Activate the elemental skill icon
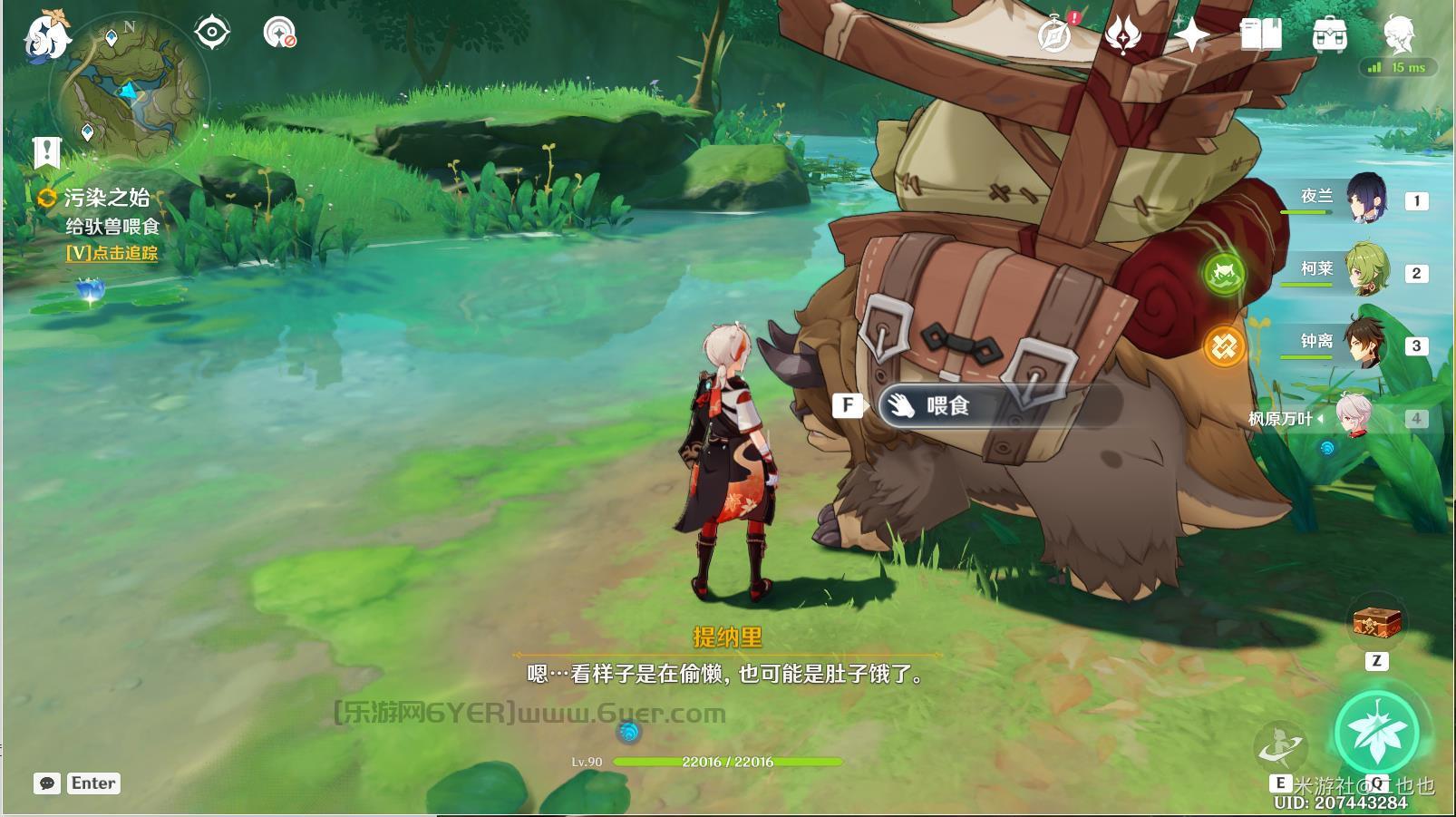1456x817 pixels. [x=1281, y=746]
